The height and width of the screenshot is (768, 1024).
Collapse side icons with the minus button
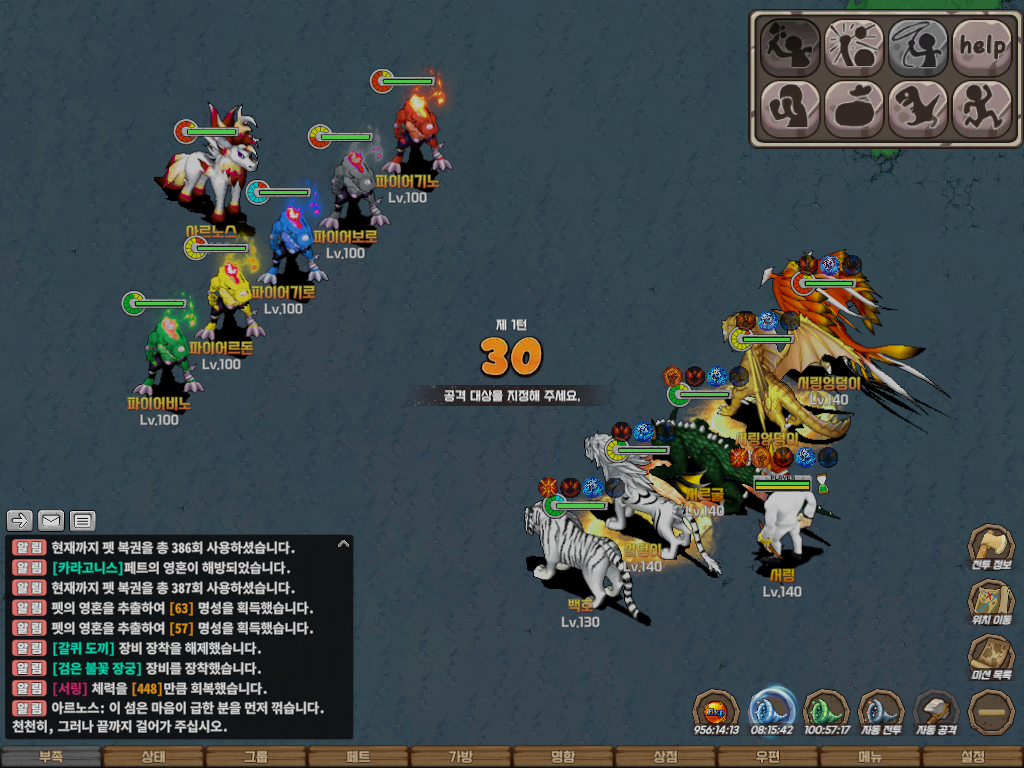point(991,711)
